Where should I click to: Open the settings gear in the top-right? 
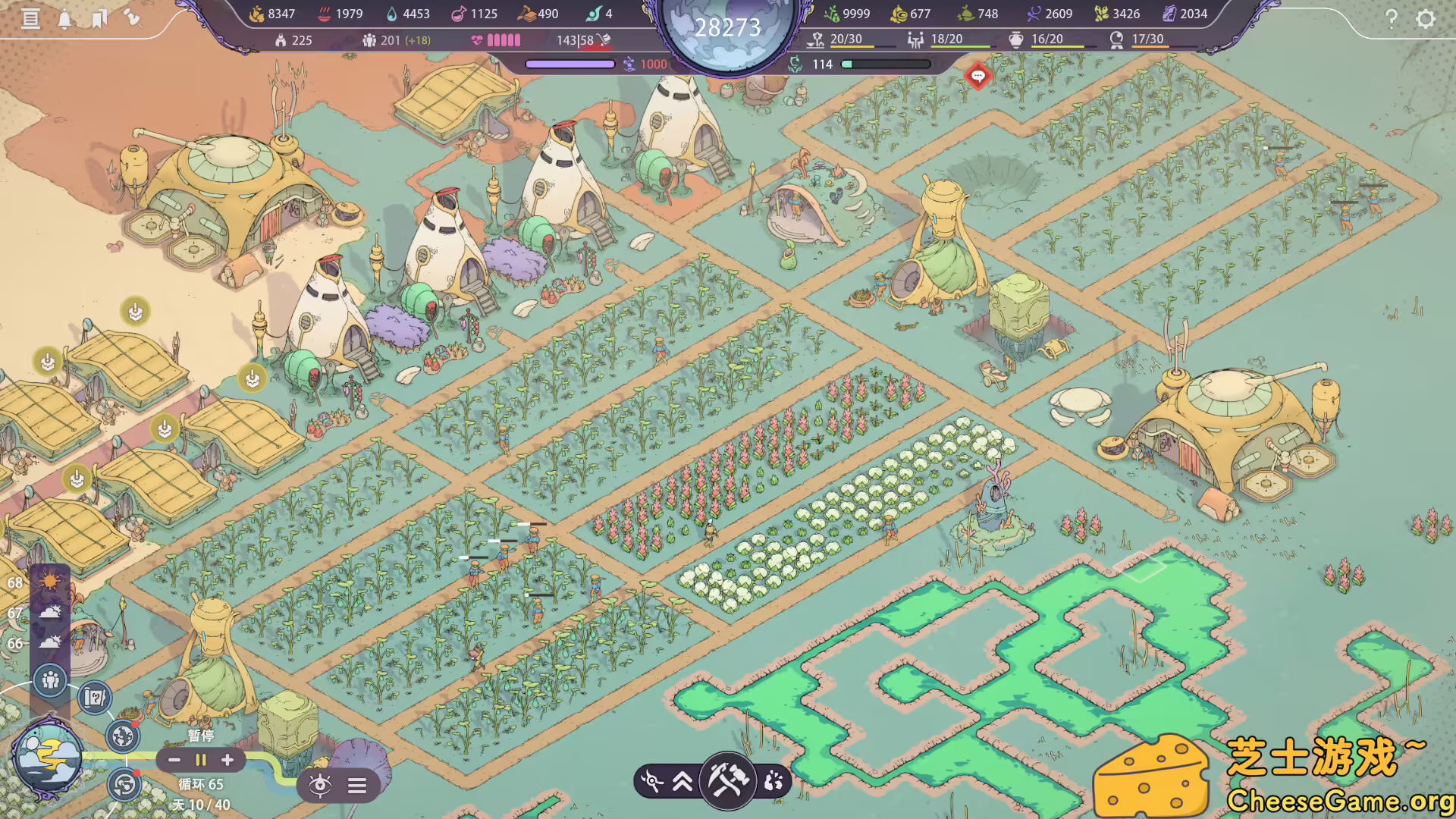click(1426, 19)
